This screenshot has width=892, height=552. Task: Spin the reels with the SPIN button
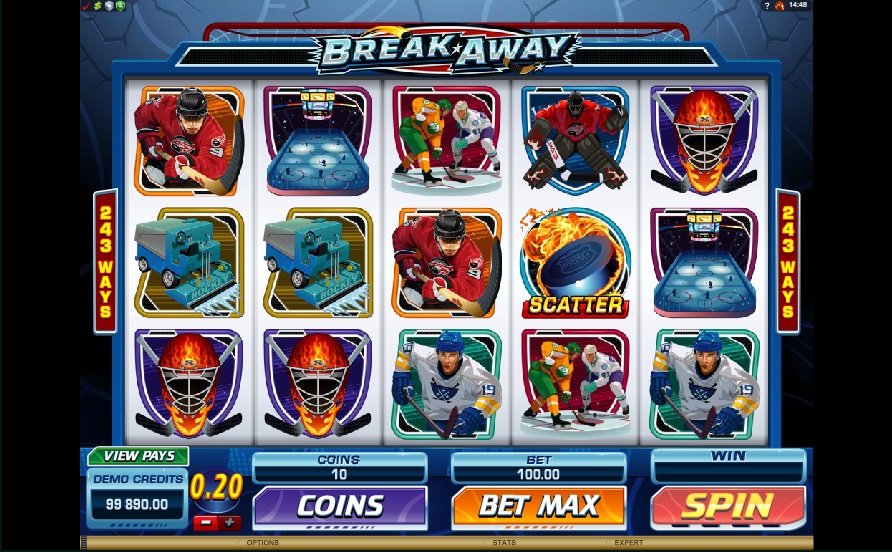[728, 508]
